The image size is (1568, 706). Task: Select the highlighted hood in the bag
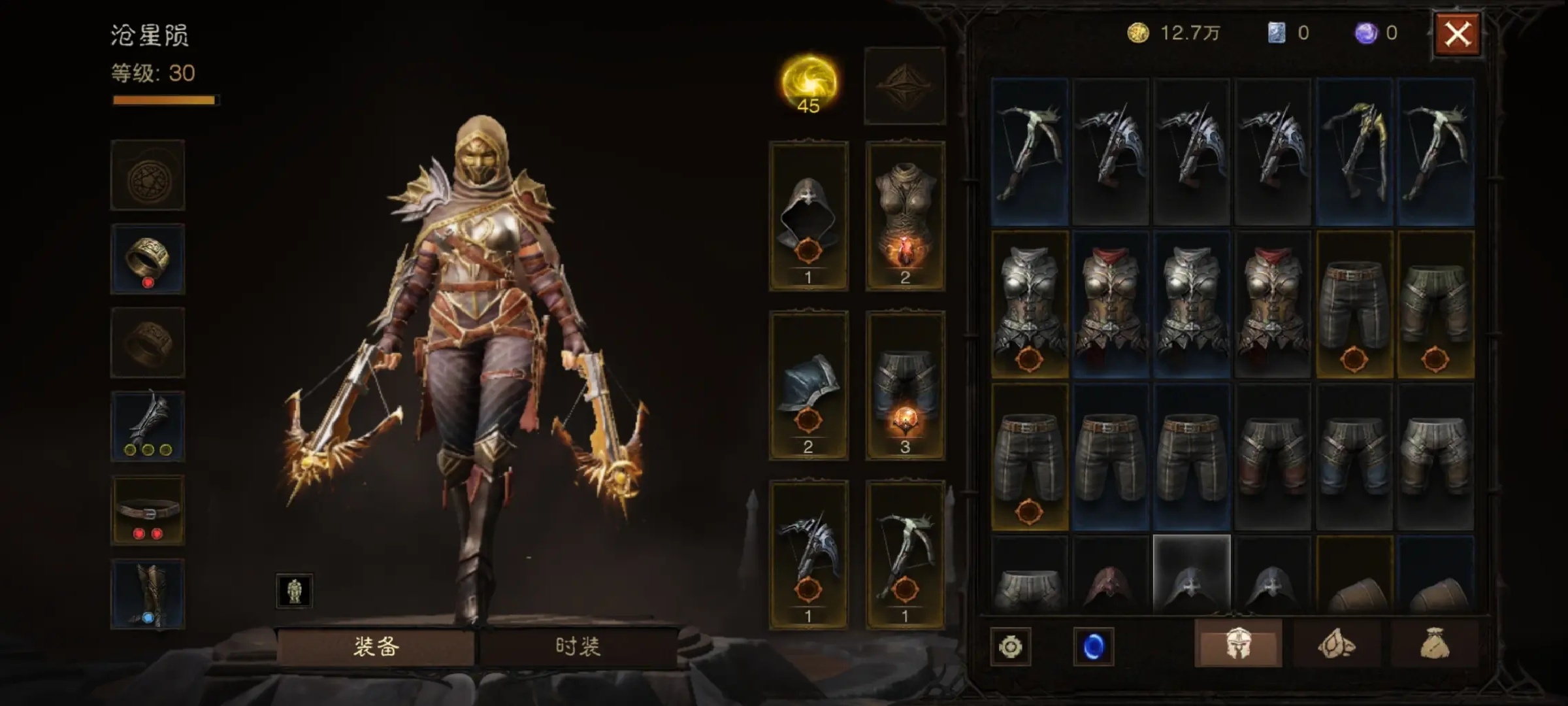[1192, 574]
